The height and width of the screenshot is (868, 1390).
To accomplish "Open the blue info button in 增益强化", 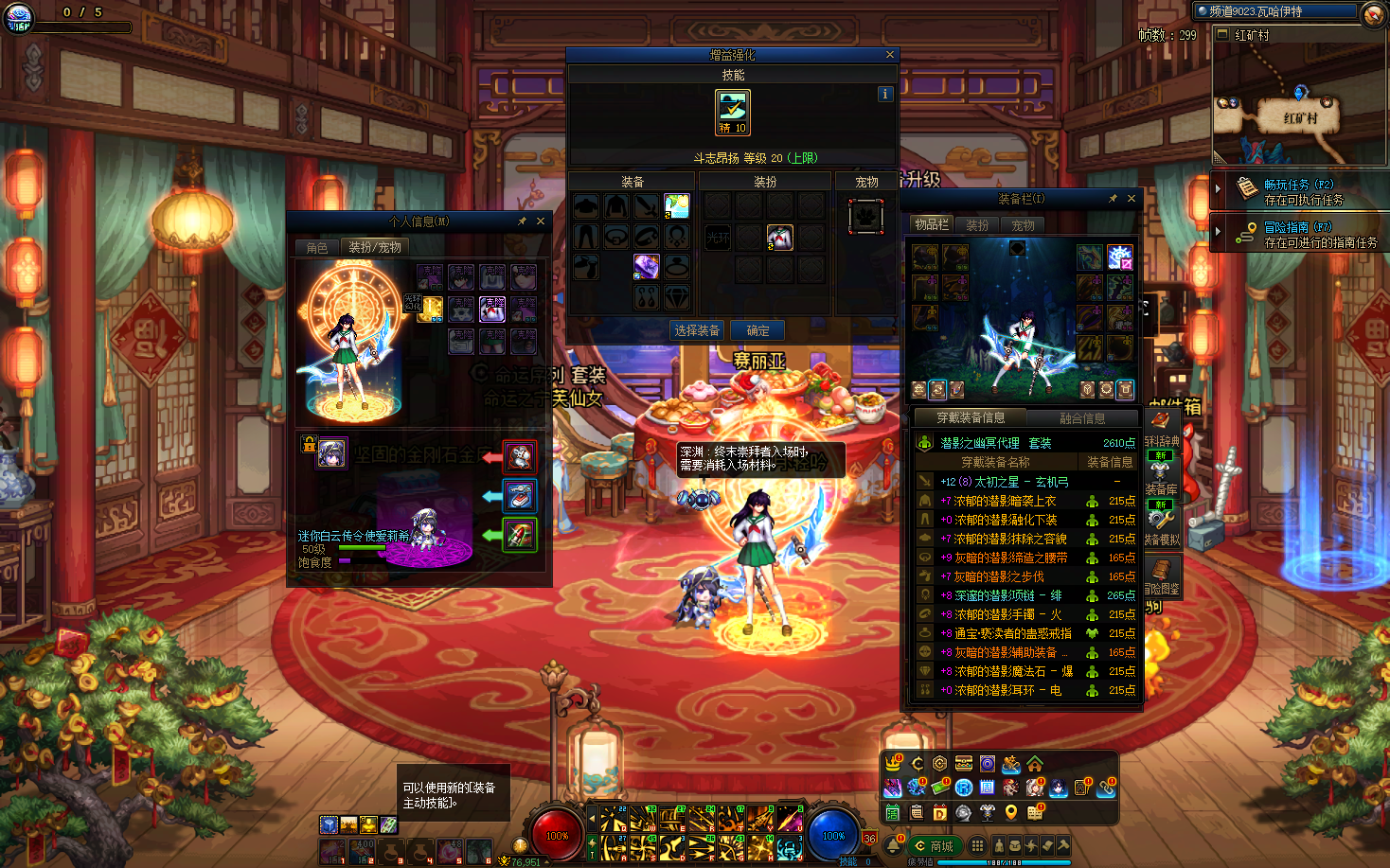I will [x=884, y=94].
